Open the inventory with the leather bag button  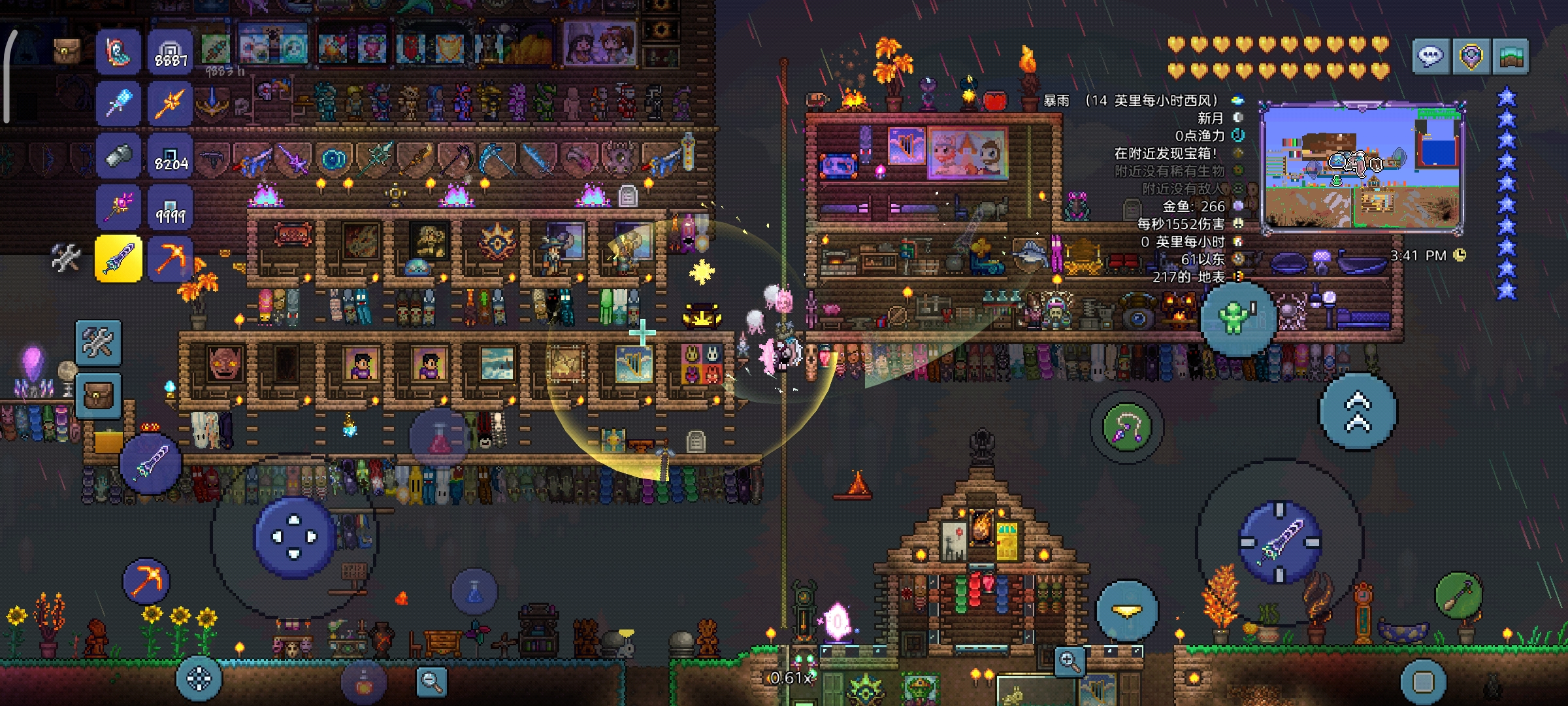pos(98,395)
